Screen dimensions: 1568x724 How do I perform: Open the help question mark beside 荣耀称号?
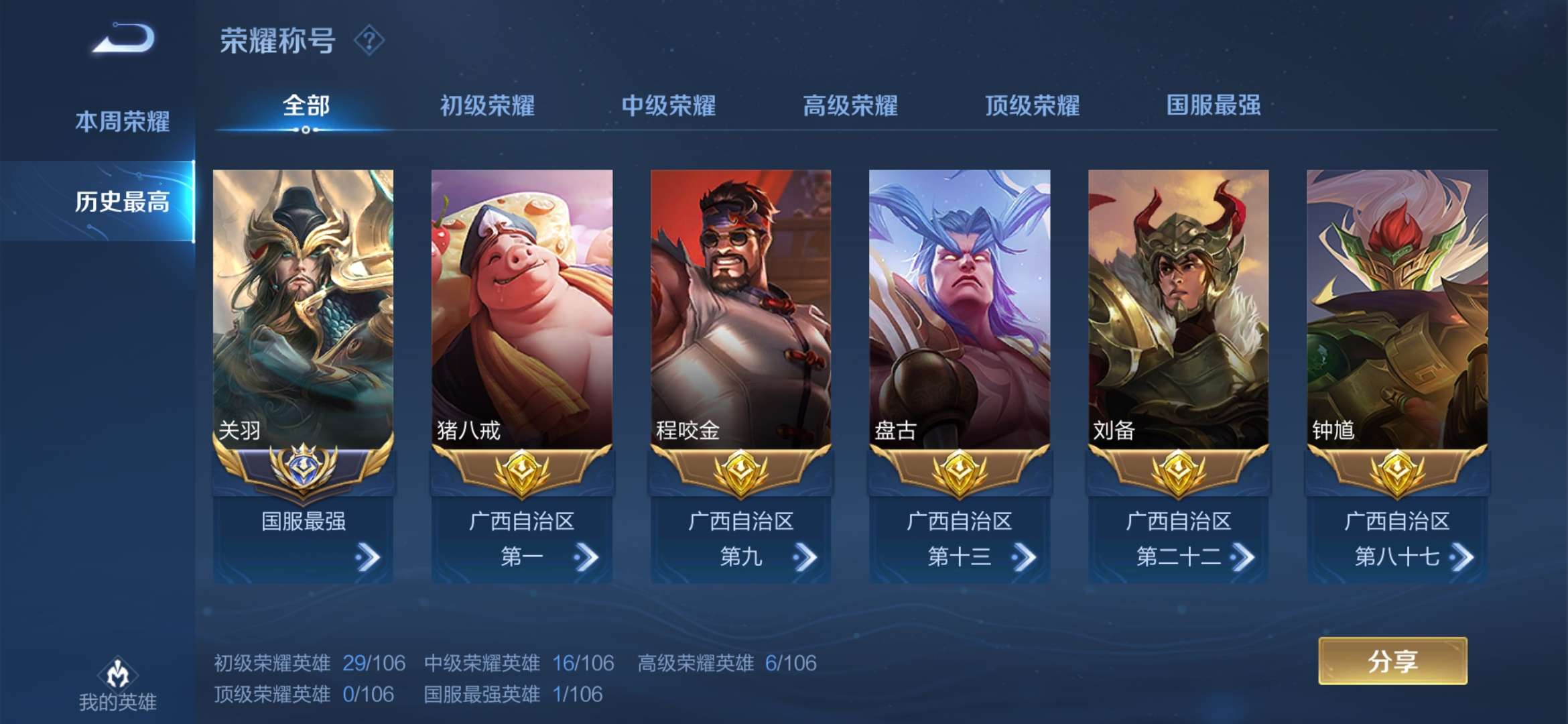coord(371,40)
